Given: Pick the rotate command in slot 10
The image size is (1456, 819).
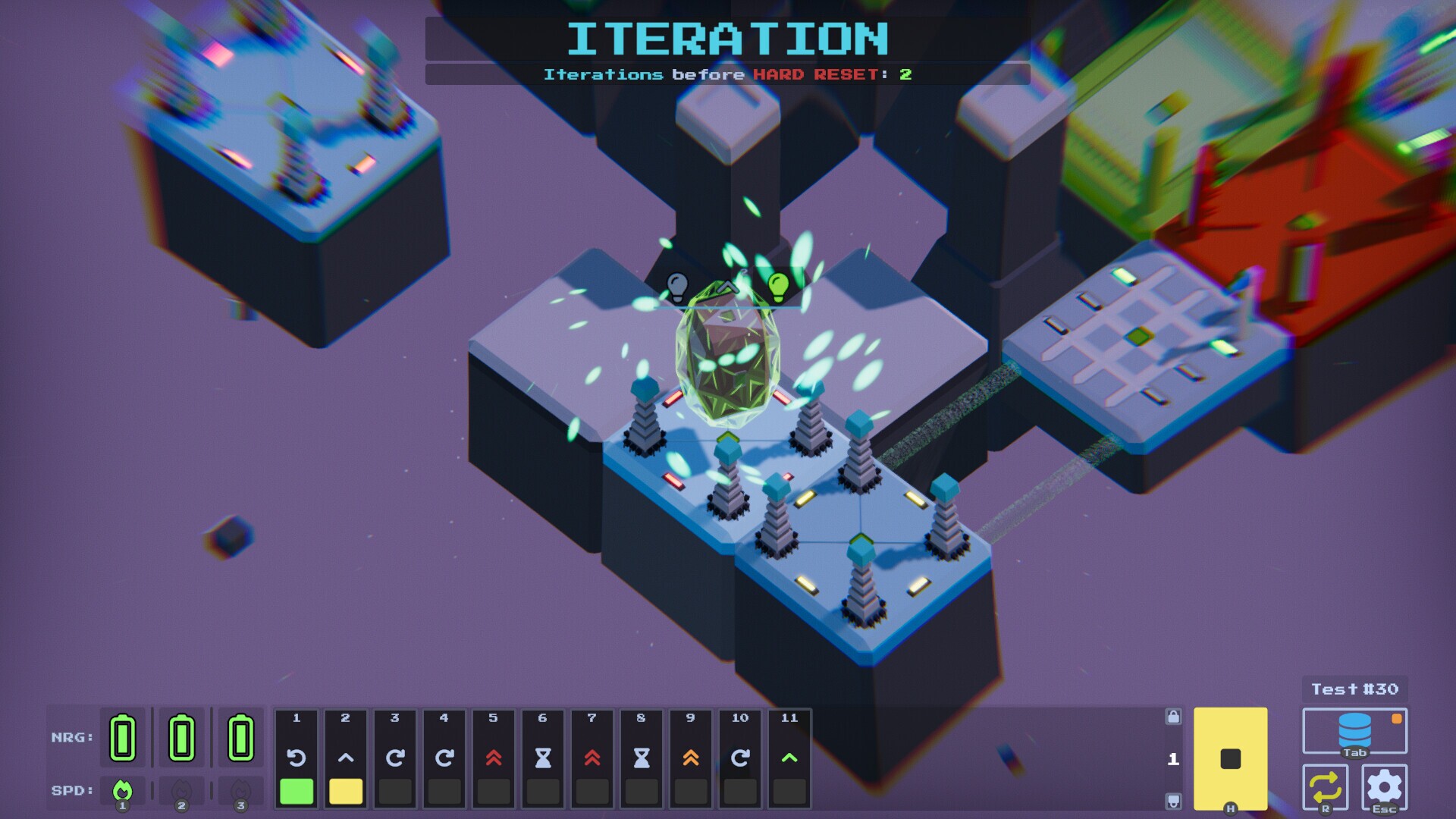Looking at the screenshot, I should 740,758.
